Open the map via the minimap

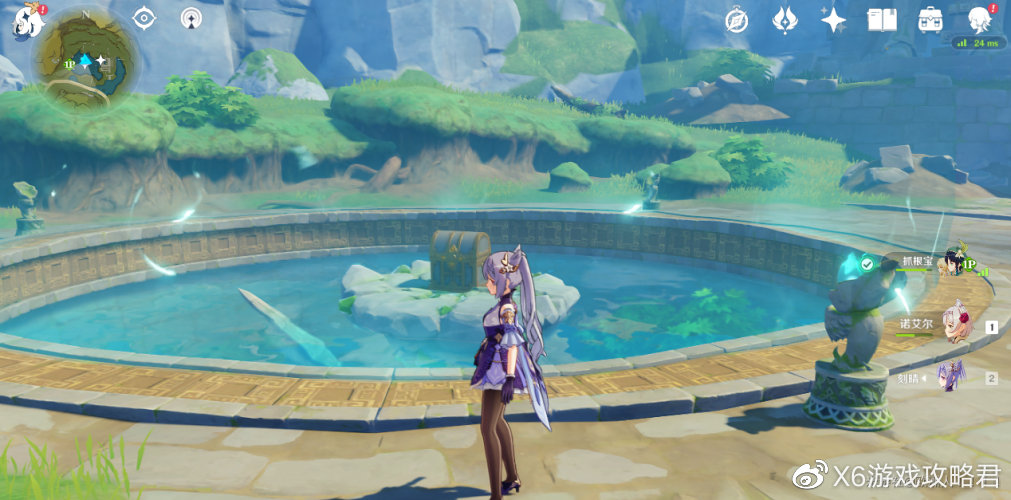(84, 62)
